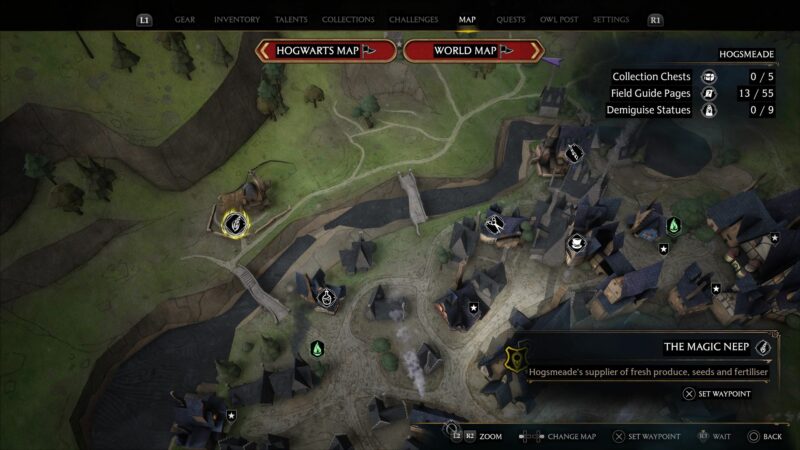Switch to the Hogwarts Map
The height and width of the screenshot is (450, 800).
pos(326,51)
